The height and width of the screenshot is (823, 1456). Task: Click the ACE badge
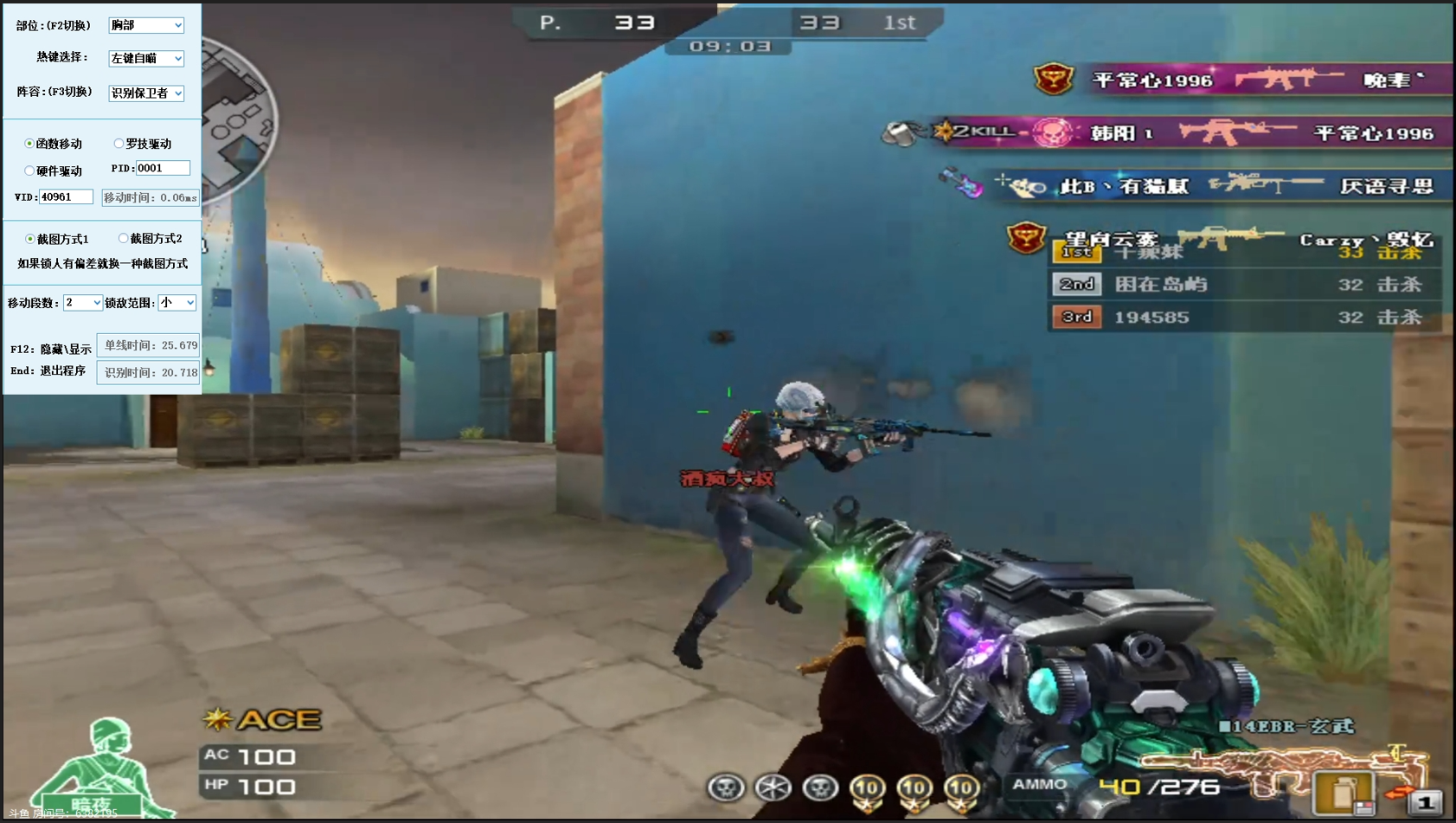263,719
